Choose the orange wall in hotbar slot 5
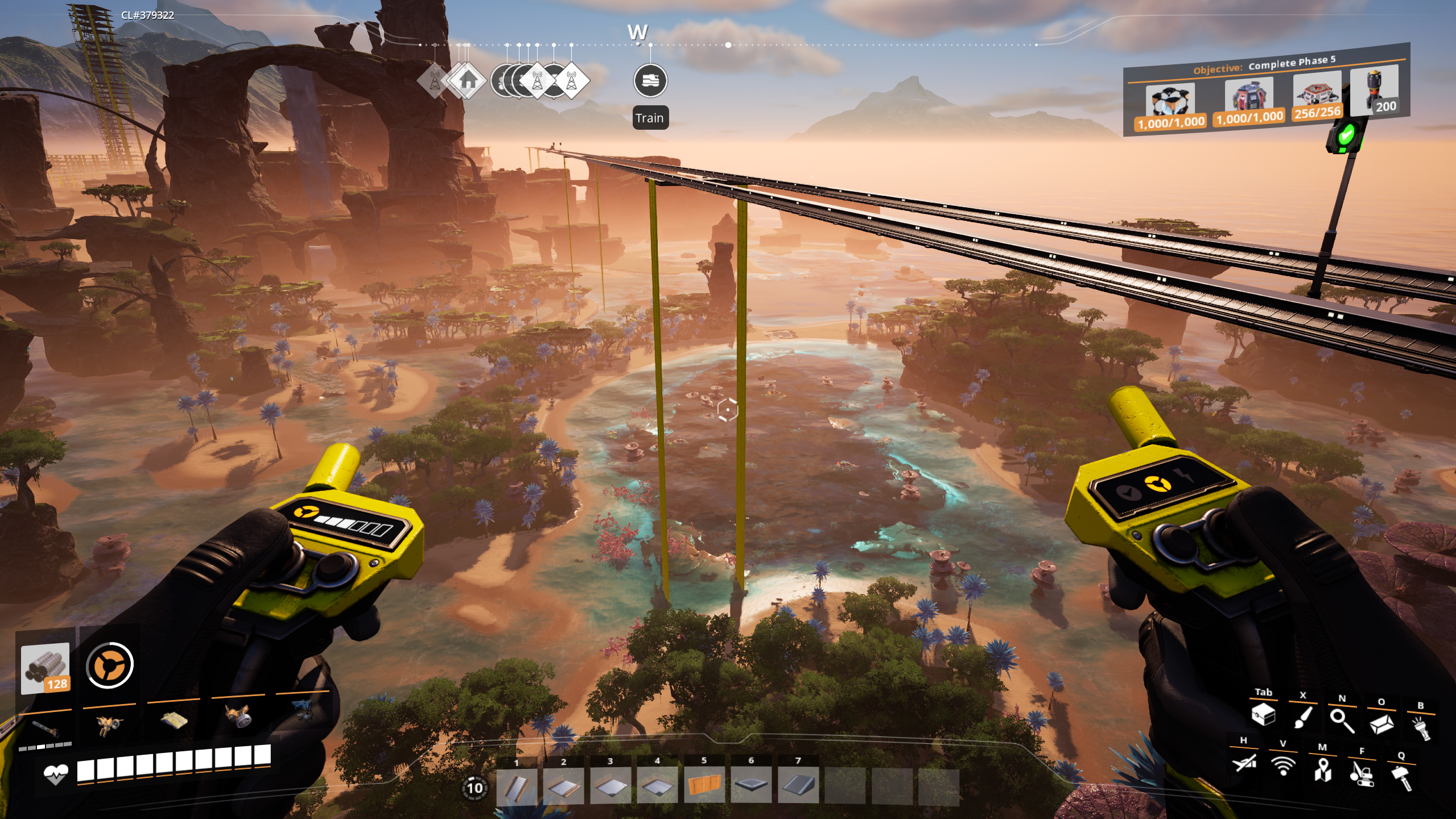 tap(704, 786)
